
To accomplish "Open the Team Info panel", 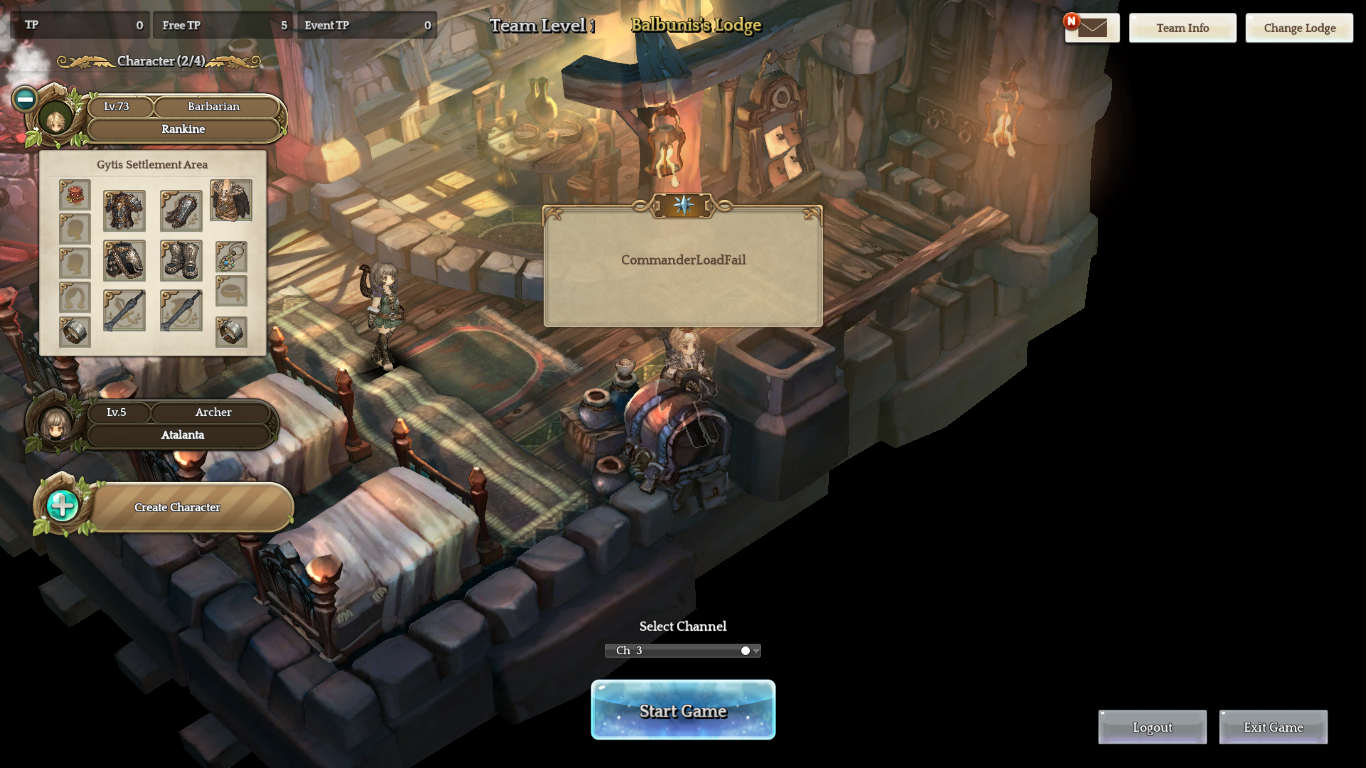I will [1182, 28].
